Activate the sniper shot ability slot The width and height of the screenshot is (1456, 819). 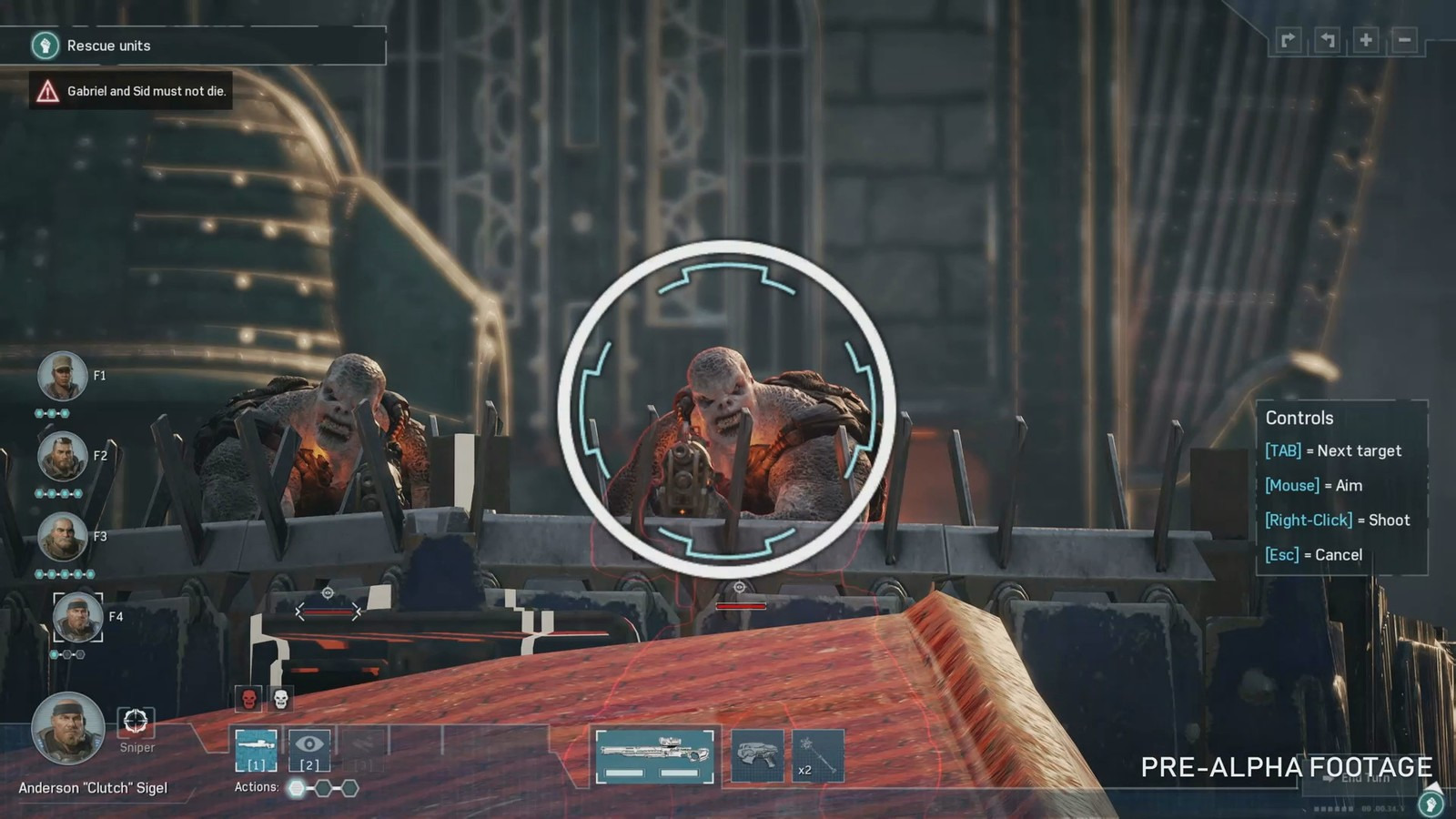(x=256, y=751)
